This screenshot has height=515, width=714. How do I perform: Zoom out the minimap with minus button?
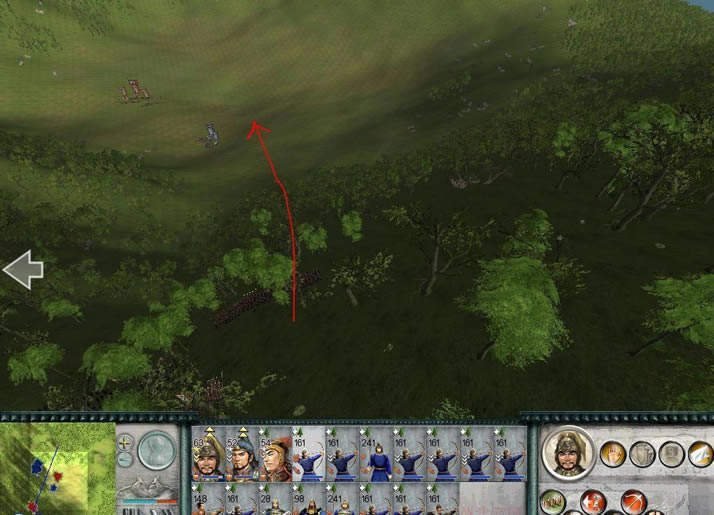click(x=125, y=462)
